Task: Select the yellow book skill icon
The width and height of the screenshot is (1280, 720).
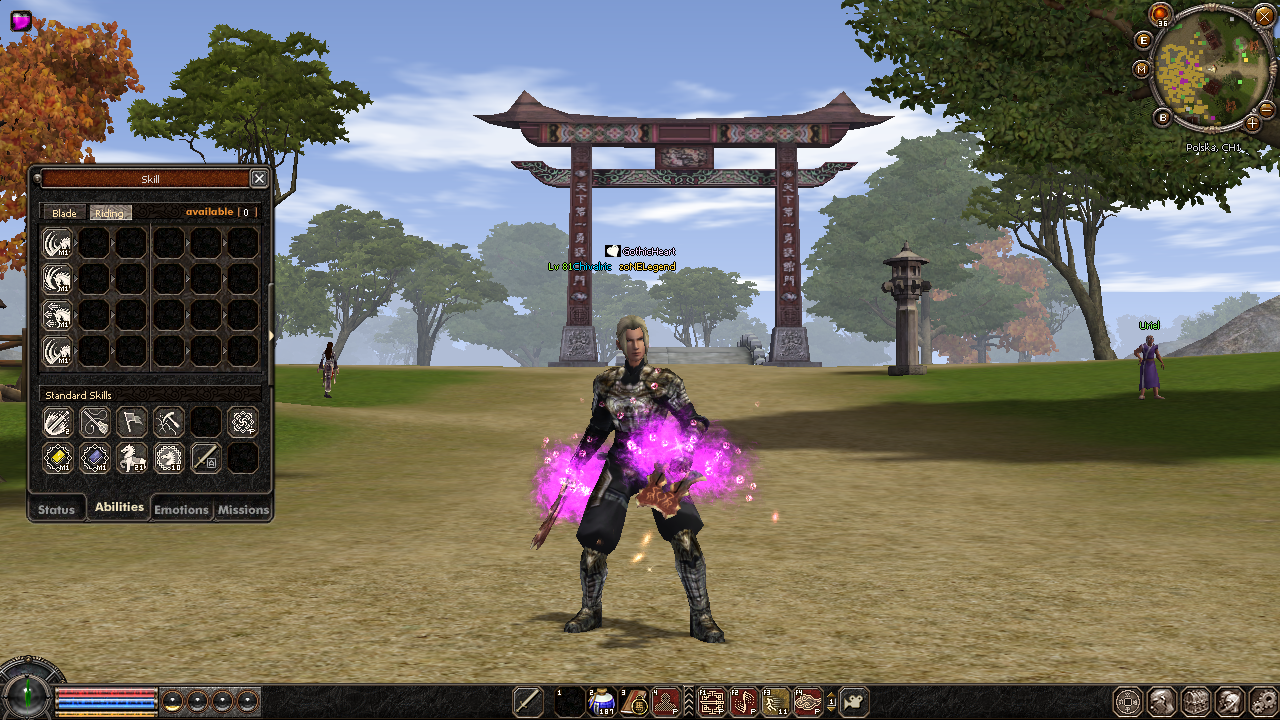Action: point(58,459)
